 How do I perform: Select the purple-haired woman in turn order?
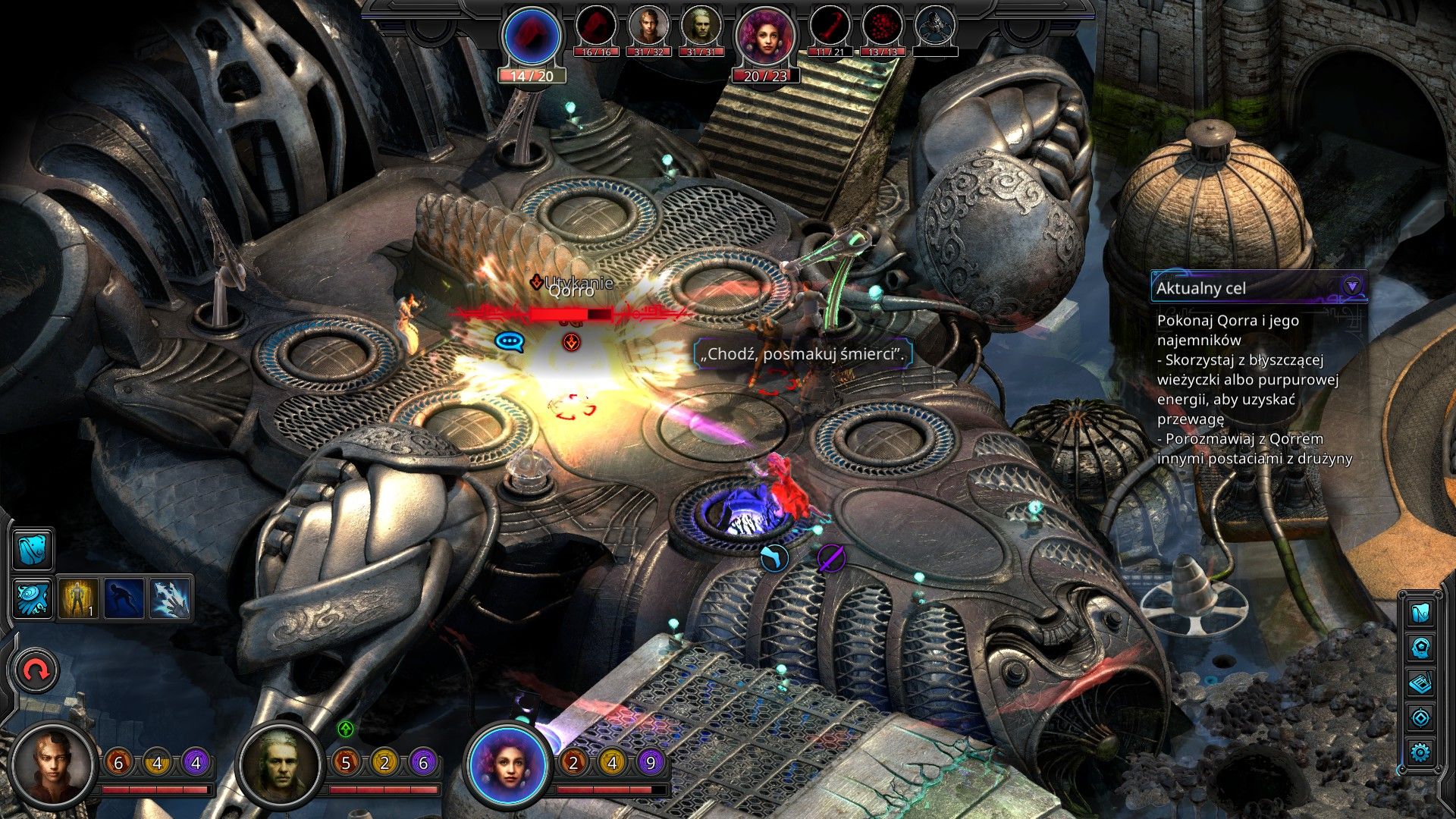[764, 36]
